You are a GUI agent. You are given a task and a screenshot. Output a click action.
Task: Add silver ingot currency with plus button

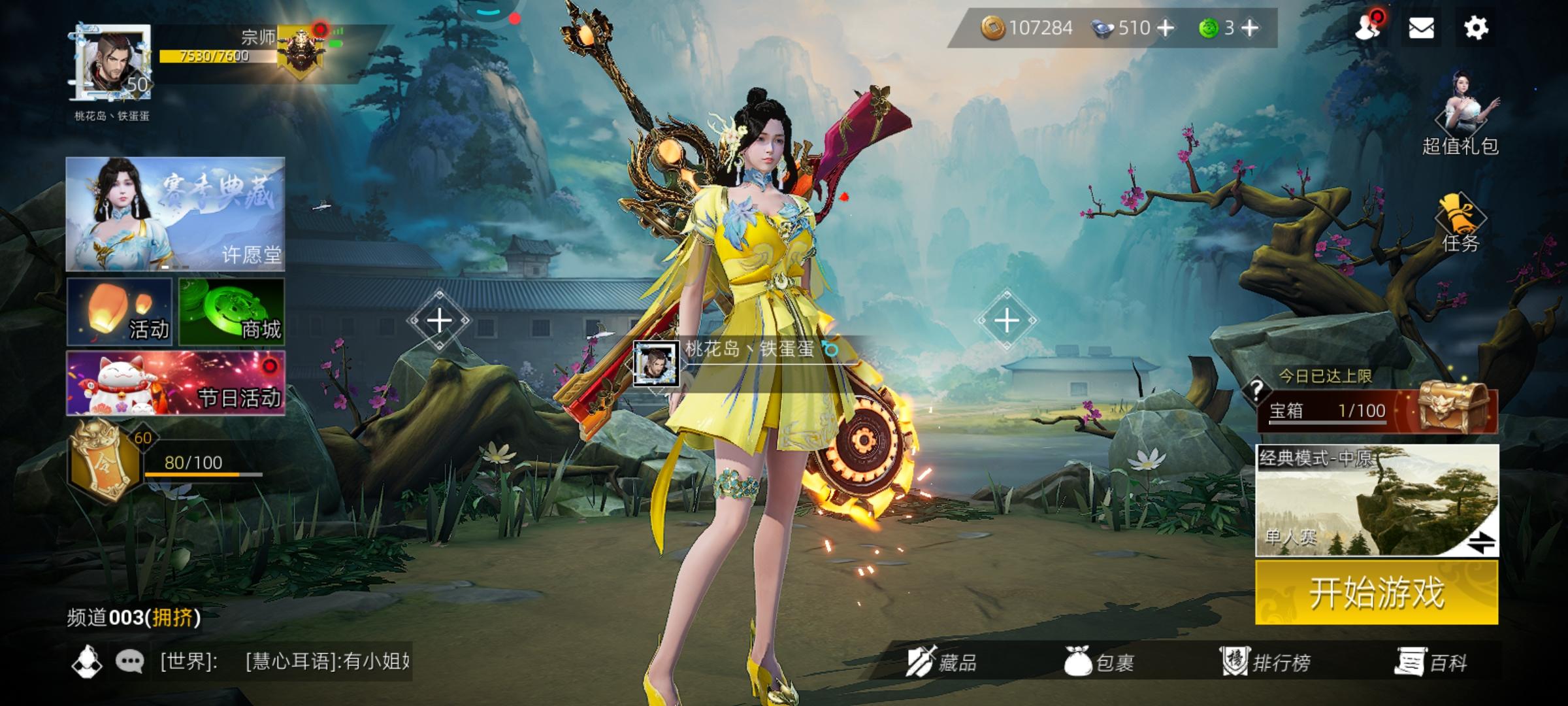coord(1165,28)
